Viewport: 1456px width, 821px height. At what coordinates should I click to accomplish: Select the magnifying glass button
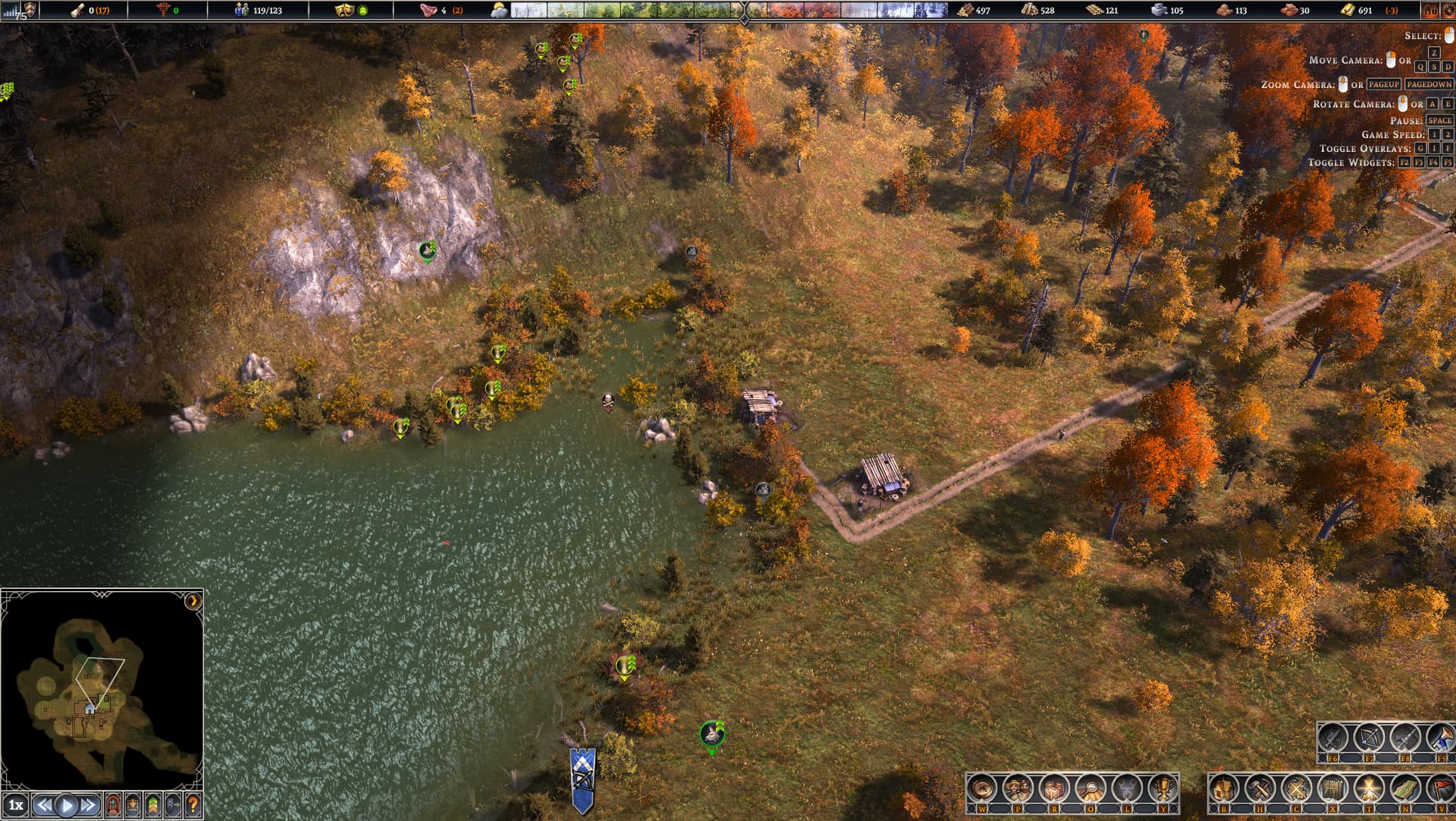pos(1090,790)
